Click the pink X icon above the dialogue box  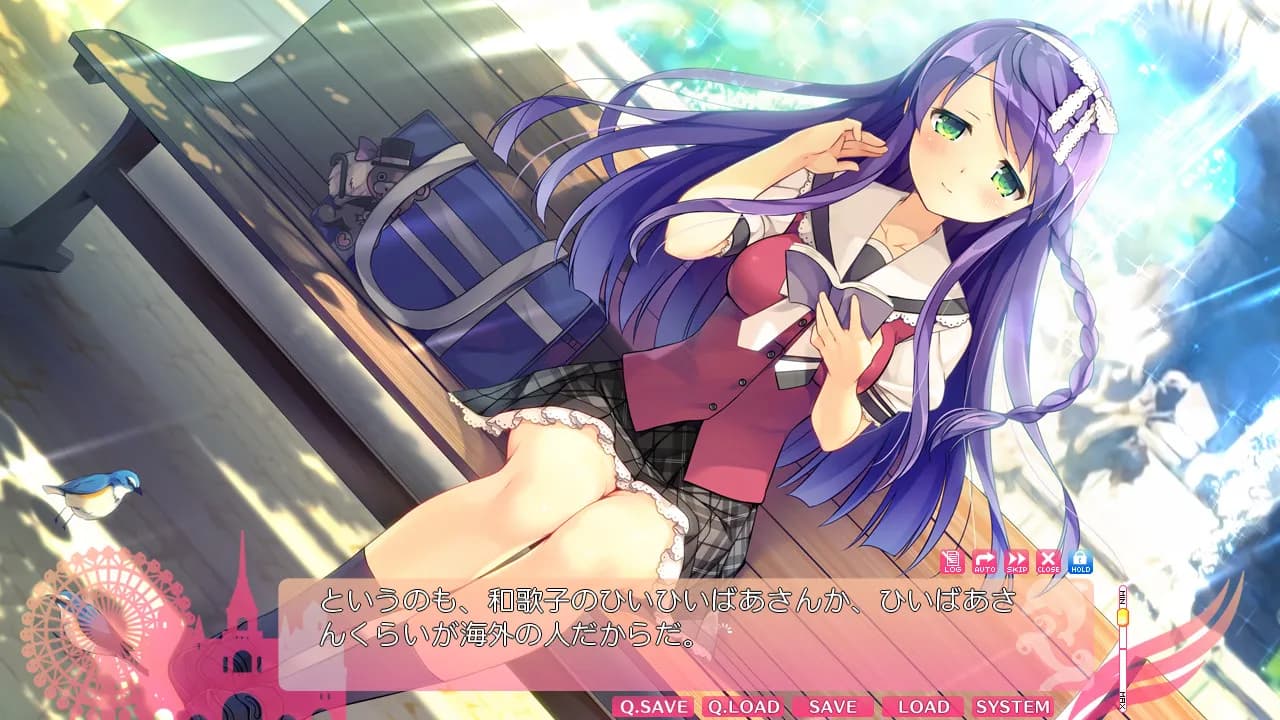[x=1048, y=562]
